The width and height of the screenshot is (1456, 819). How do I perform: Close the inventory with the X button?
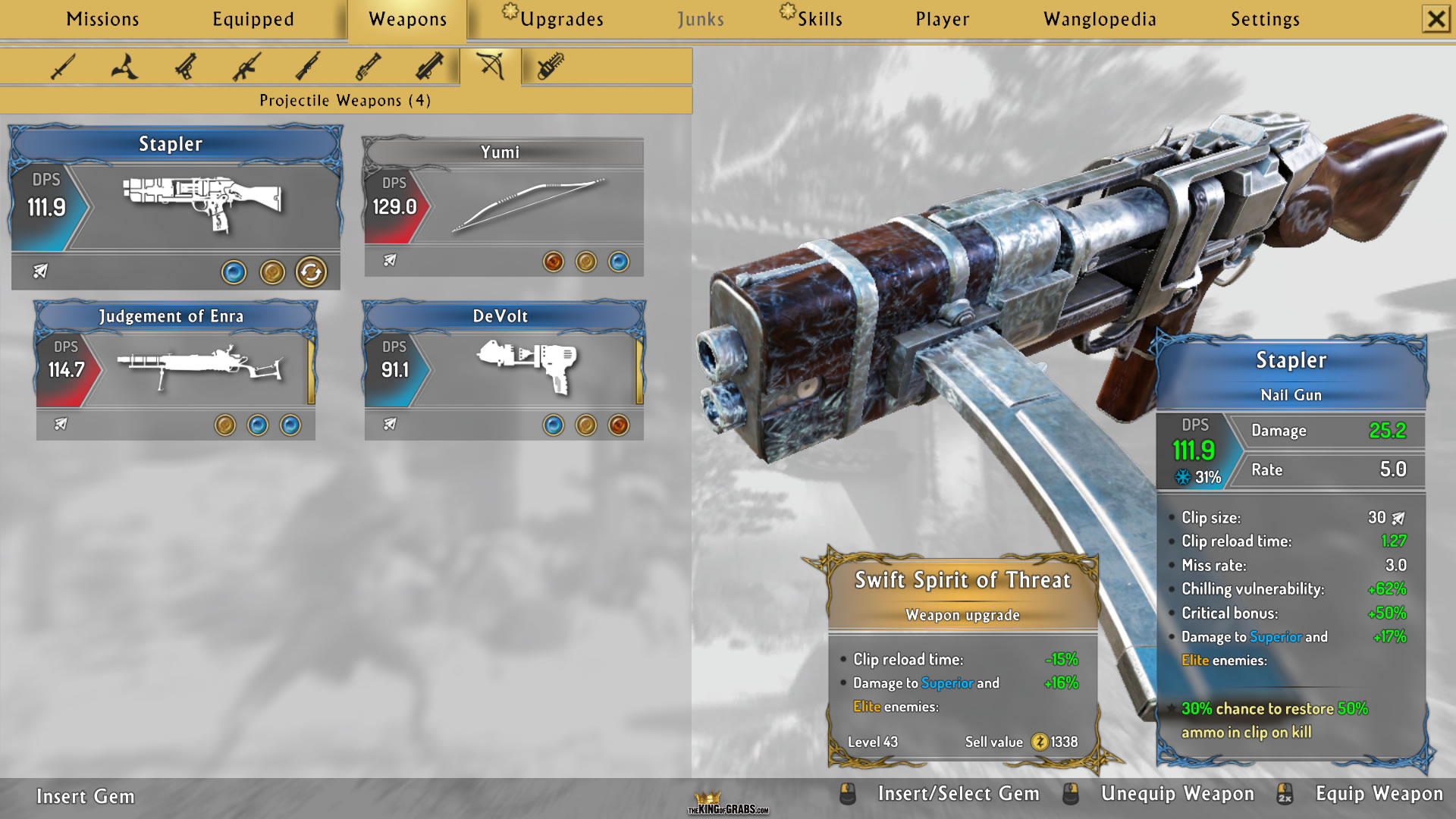tap(1436, 19)
